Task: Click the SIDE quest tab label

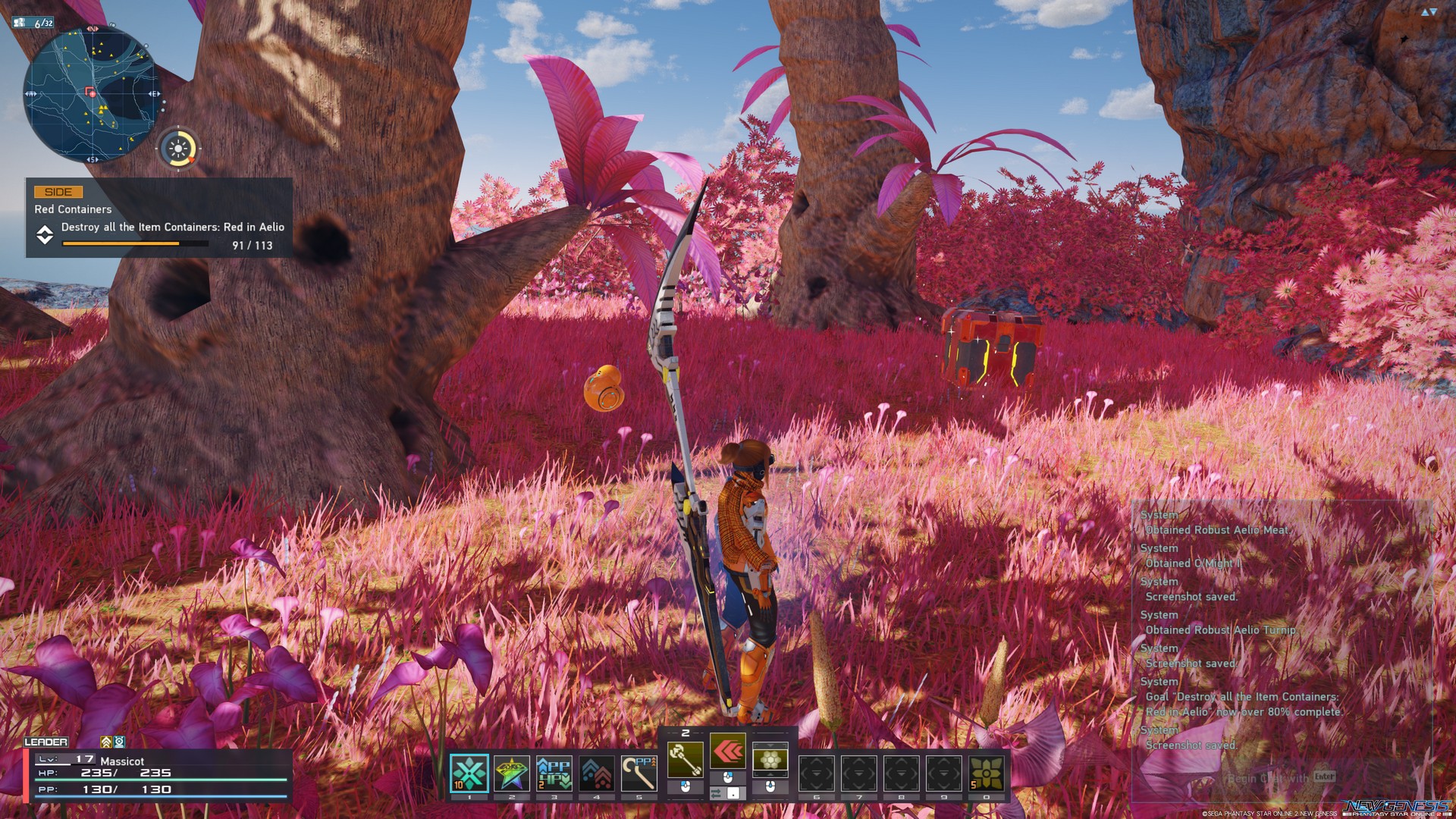Action: click(57, 192)
